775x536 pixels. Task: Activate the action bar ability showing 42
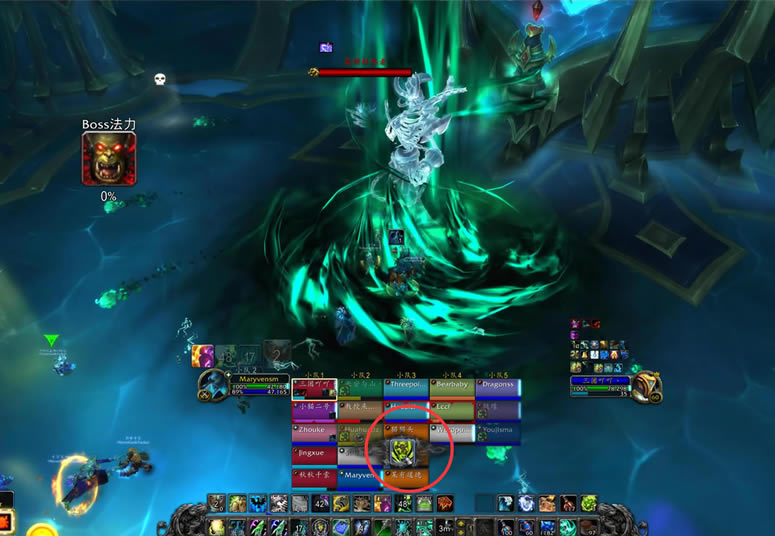pos(321,504)
